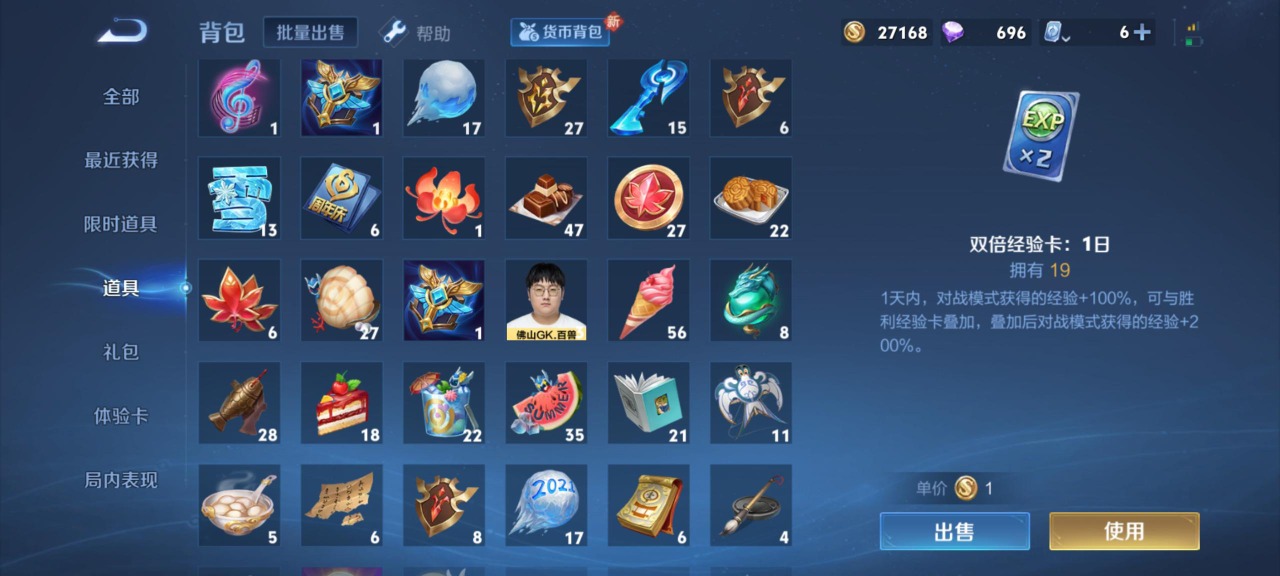The height and width of the screenshot is (576, 1280).
Task: Select the 礼包 gift pack tab
Action: tap(121, 352)
